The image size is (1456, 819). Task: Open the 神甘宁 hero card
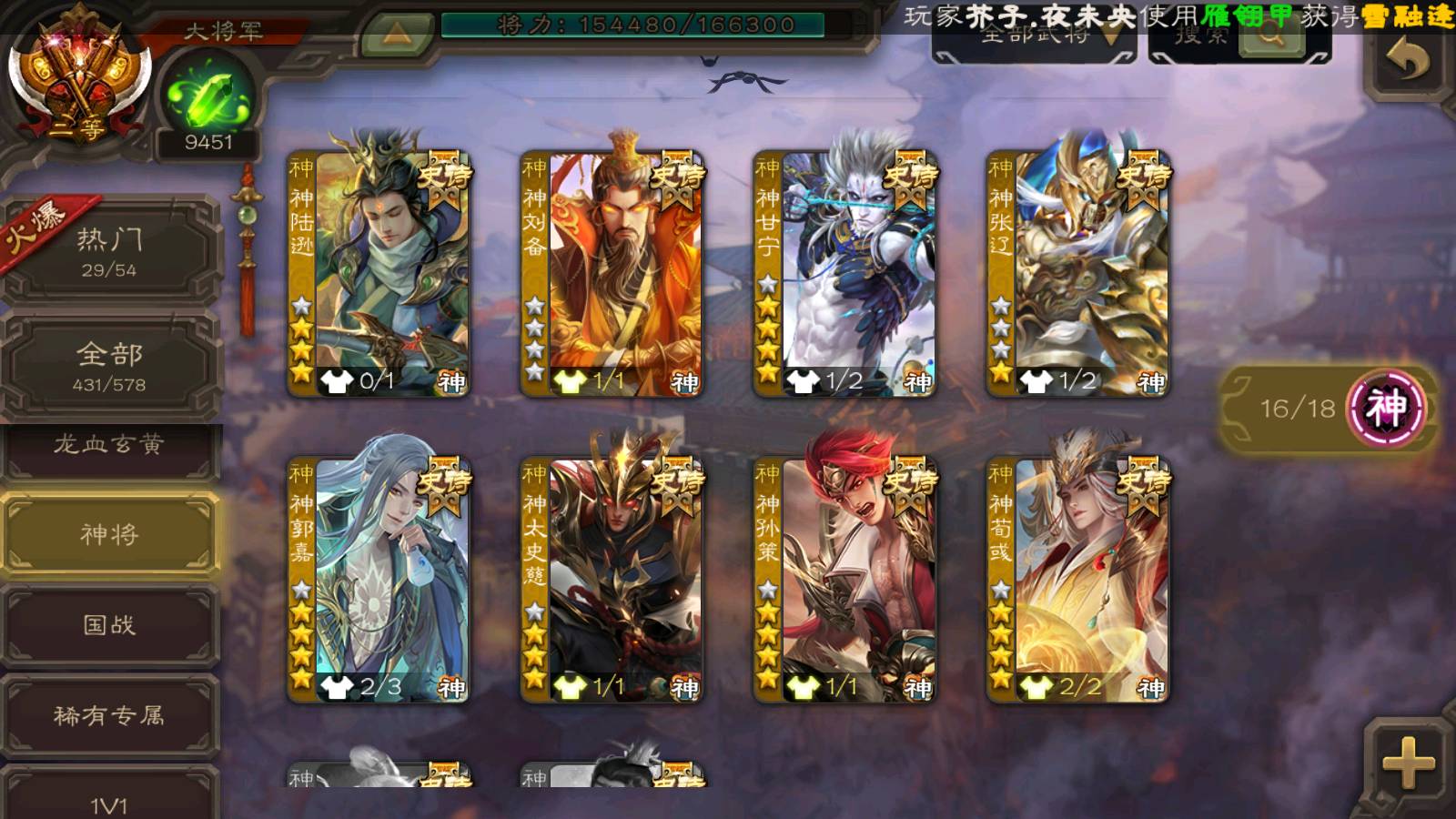(x=844, y=273)
